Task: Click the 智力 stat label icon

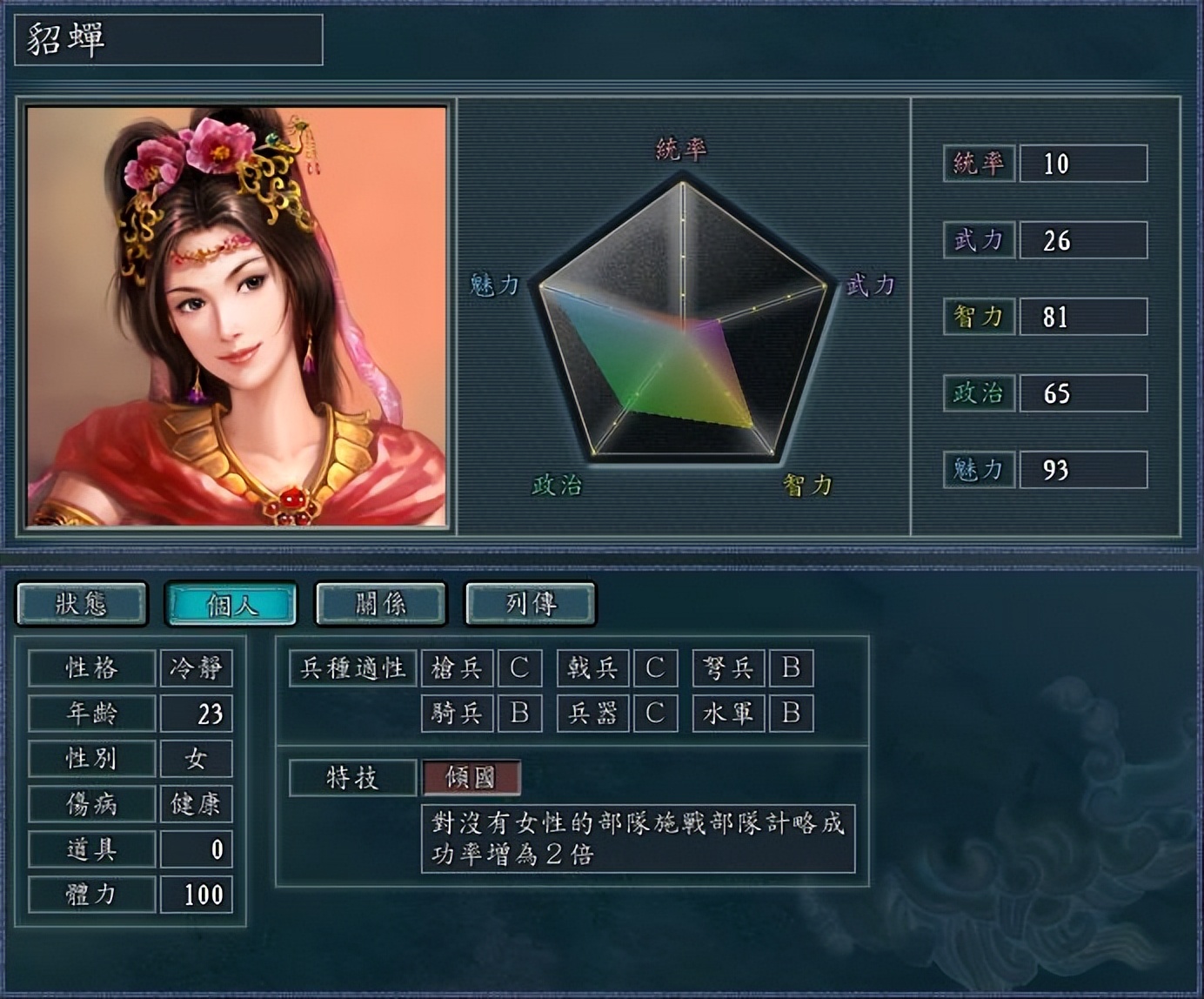Action: click(978, 315)
